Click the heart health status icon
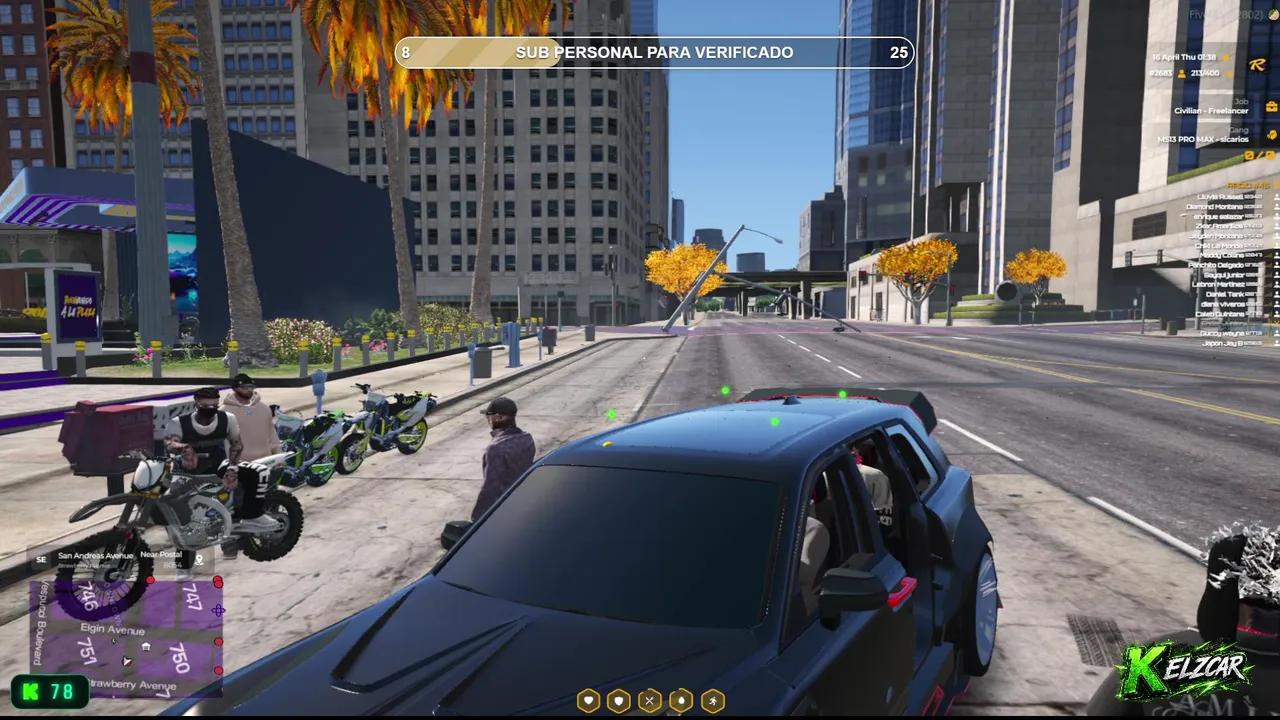 (x=588, y=701)
